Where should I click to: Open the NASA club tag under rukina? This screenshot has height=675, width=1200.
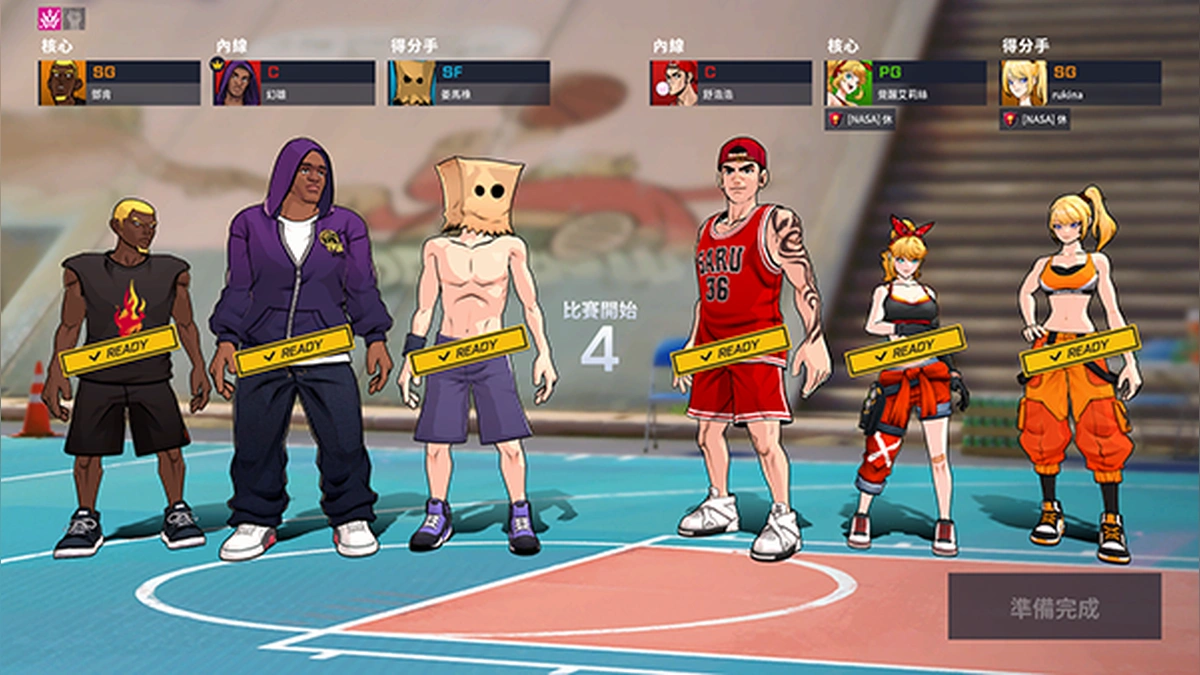tap(1035, 119)
